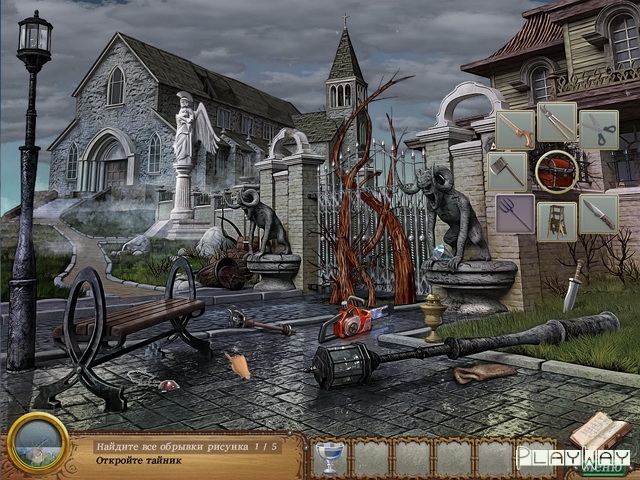This screenshot has height=480, width=640.
Task: Select the axe tile
Action: (508, 170)
